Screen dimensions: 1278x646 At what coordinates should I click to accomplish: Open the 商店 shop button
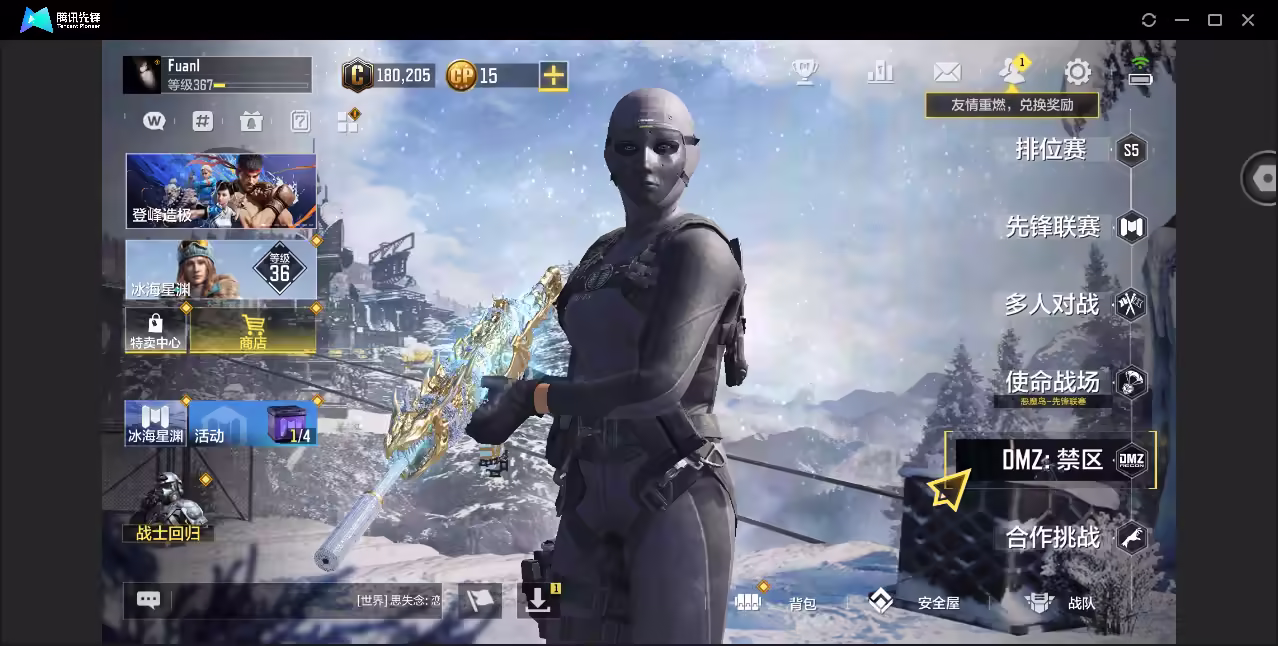[x=253, y=331]
